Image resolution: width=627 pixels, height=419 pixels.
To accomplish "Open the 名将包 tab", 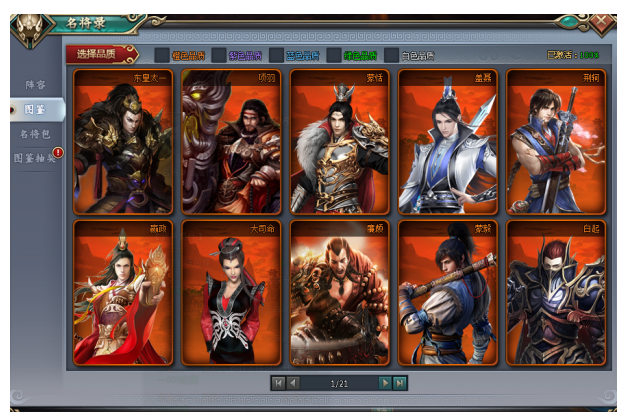I will 35,133.
